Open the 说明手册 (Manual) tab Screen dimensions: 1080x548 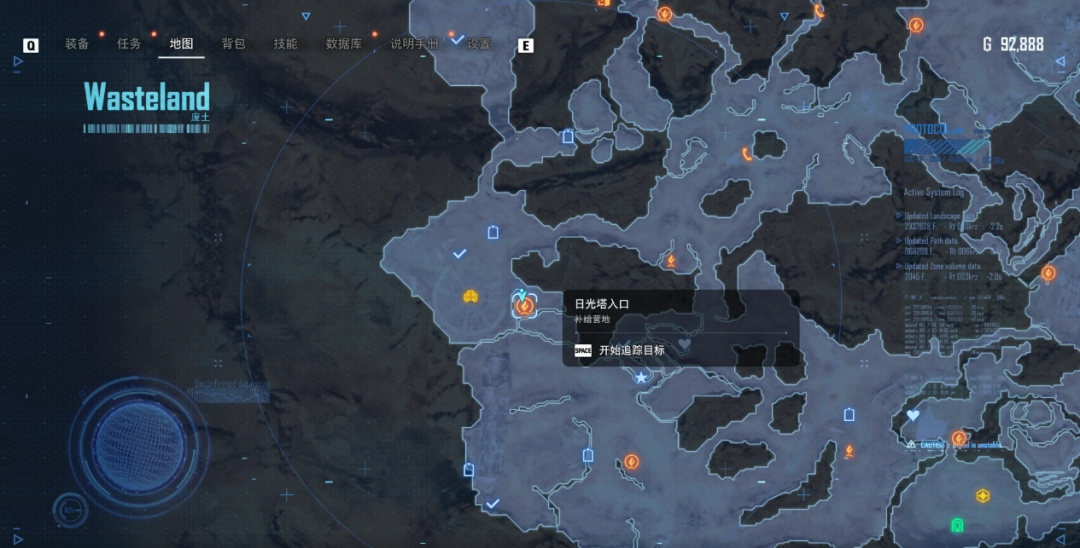414,44
